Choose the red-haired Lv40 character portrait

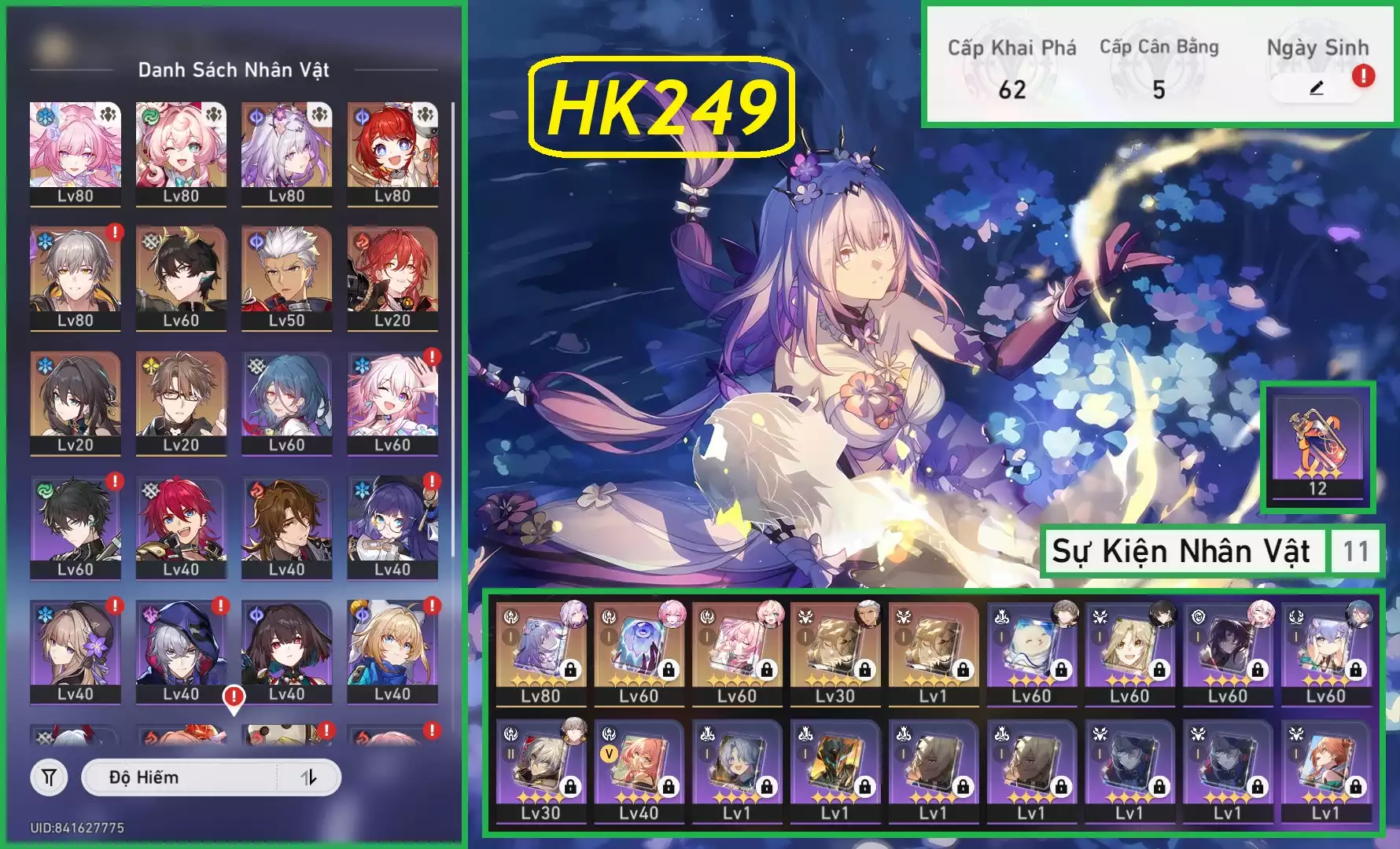[181, 526]
